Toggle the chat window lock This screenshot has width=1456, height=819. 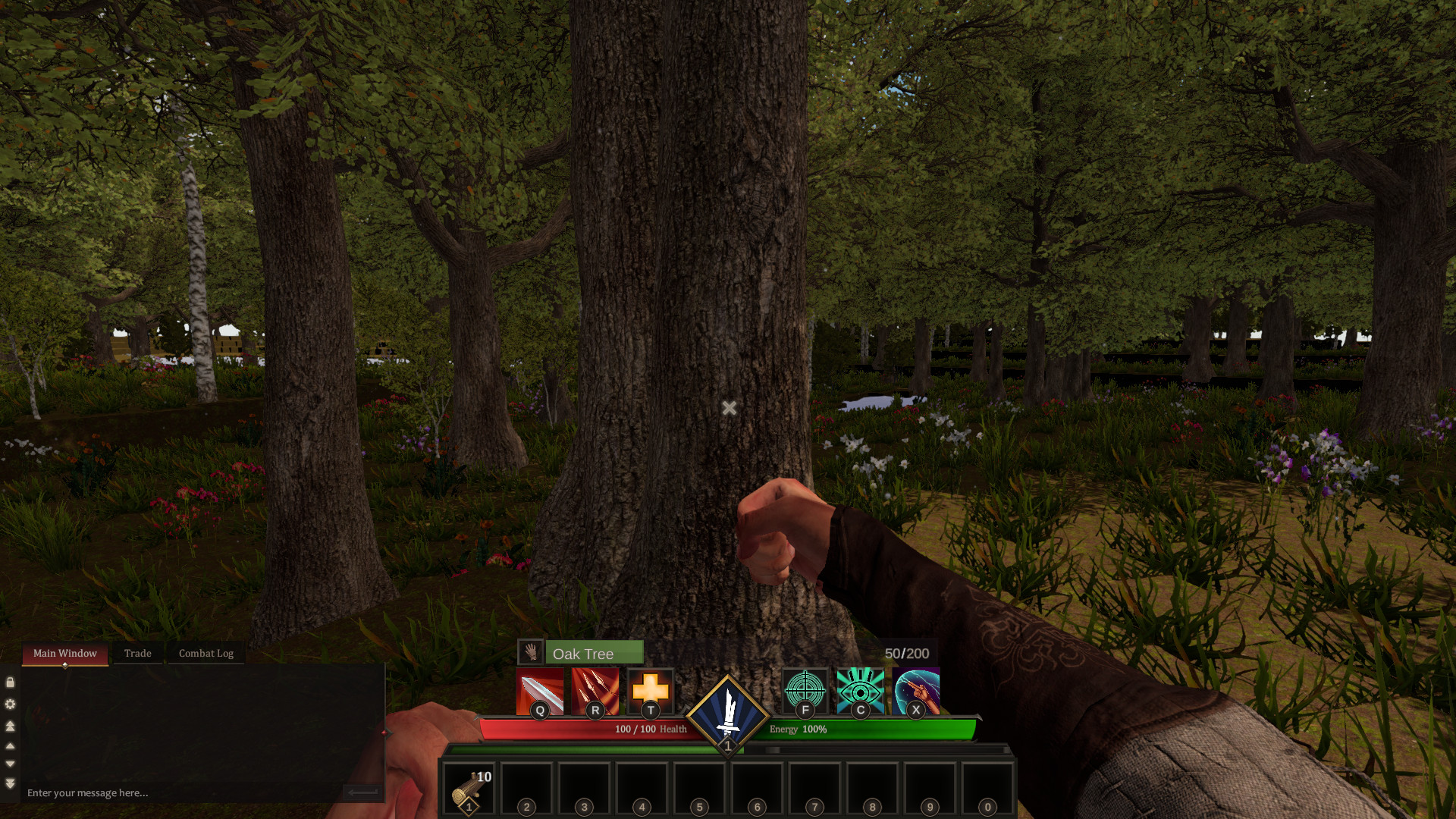pos(10,682)
